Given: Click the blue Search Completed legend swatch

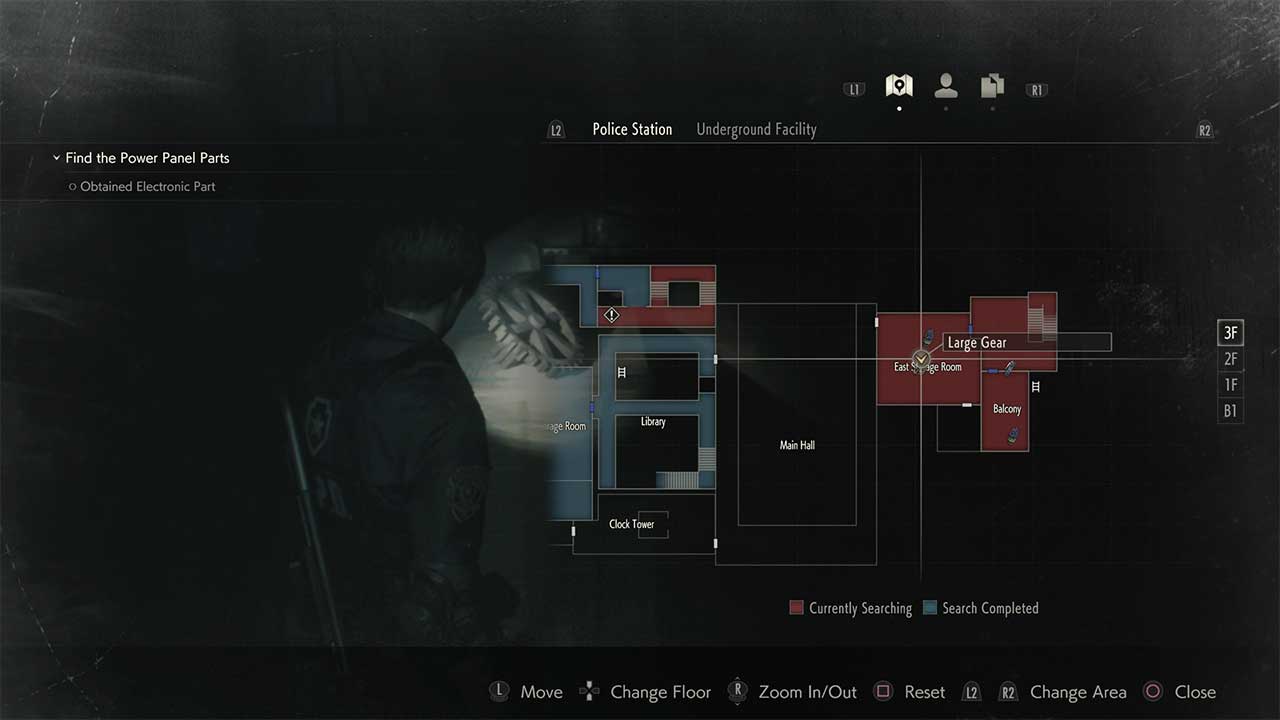Looking at the screenshot, I should [928, 607].
